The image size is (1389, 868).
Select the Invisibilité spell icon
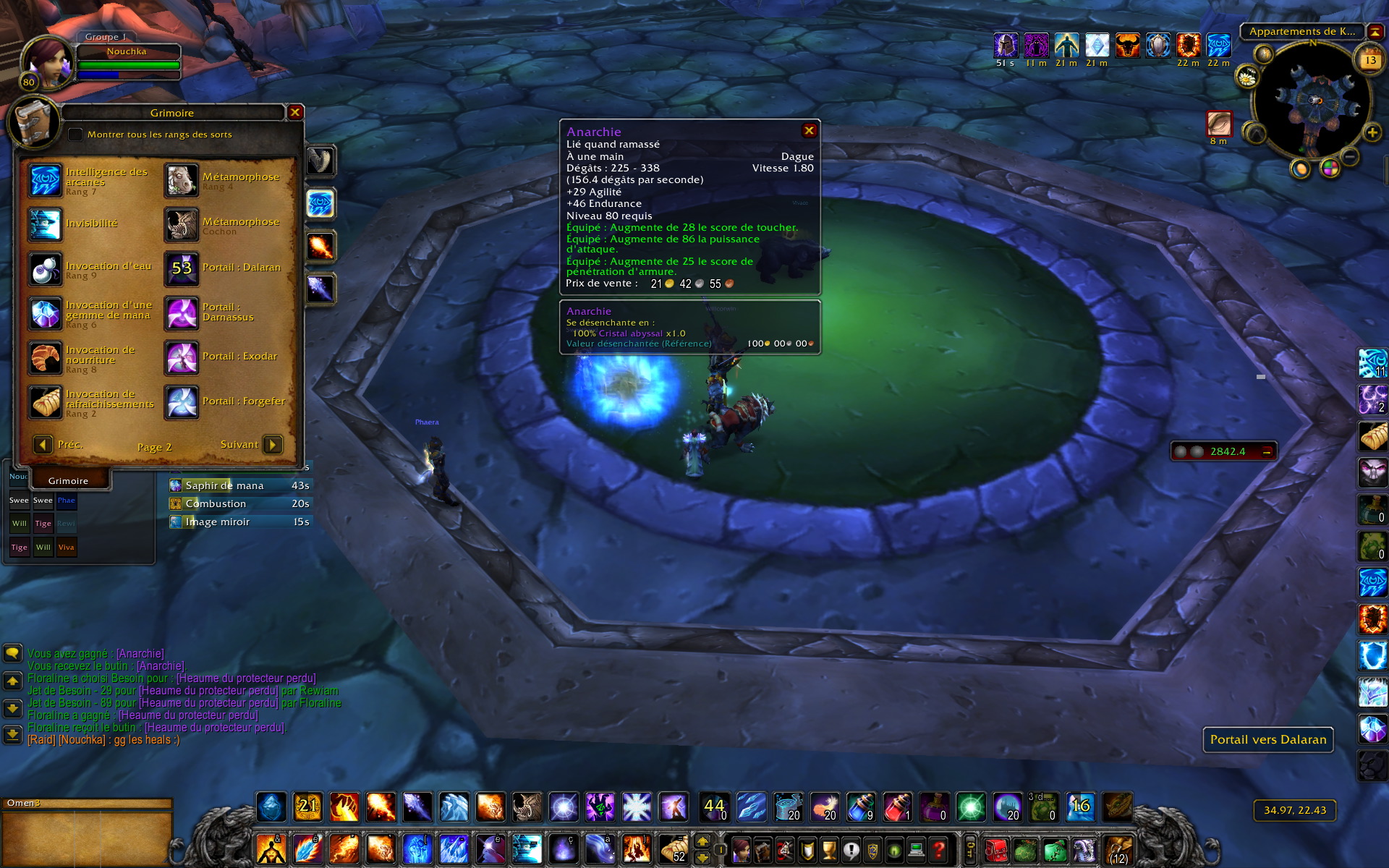click(x=45, y=224)
